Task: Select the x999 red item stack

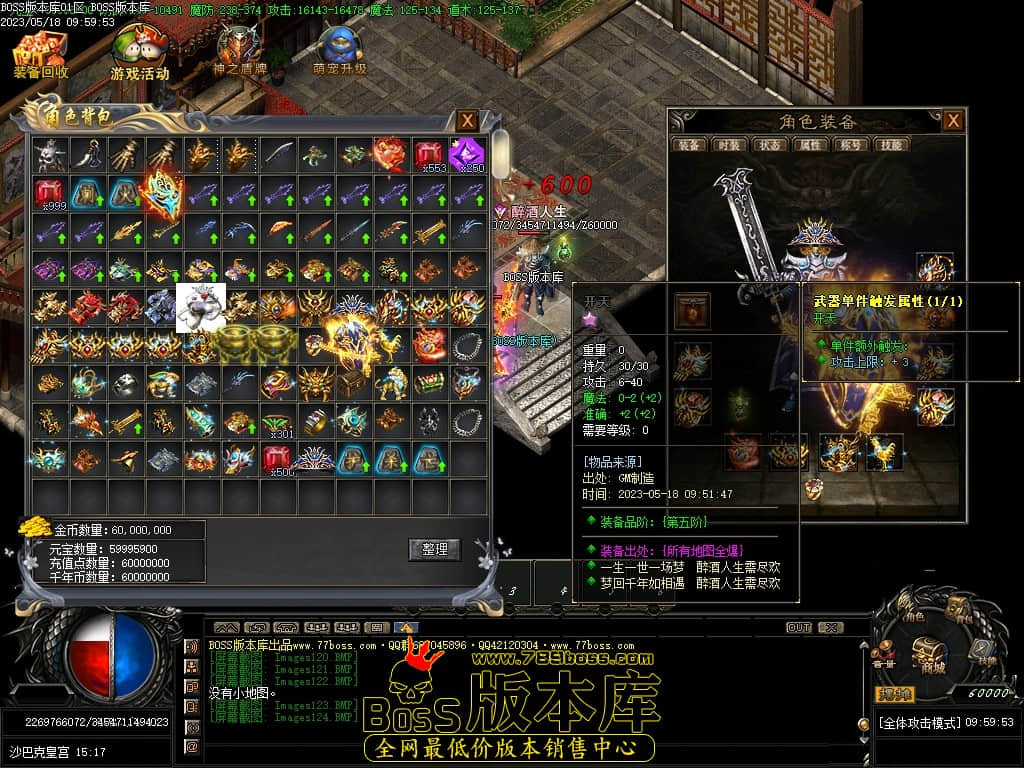Action: point(50,192)
